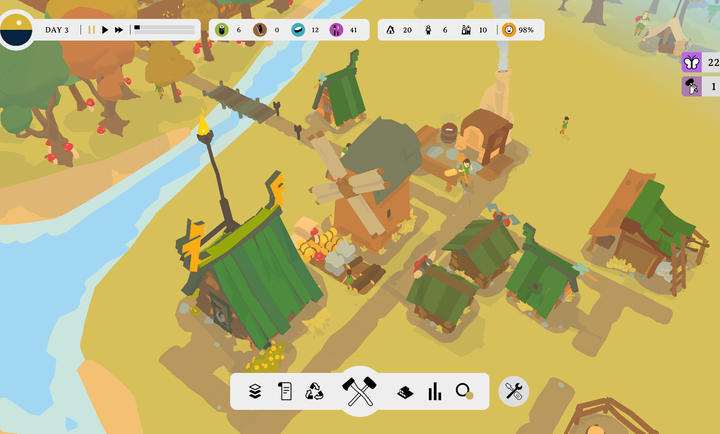Show the bar chart statistics
Image resolution: width=720 pixels, height=434 pixels.
pos(435,391)
